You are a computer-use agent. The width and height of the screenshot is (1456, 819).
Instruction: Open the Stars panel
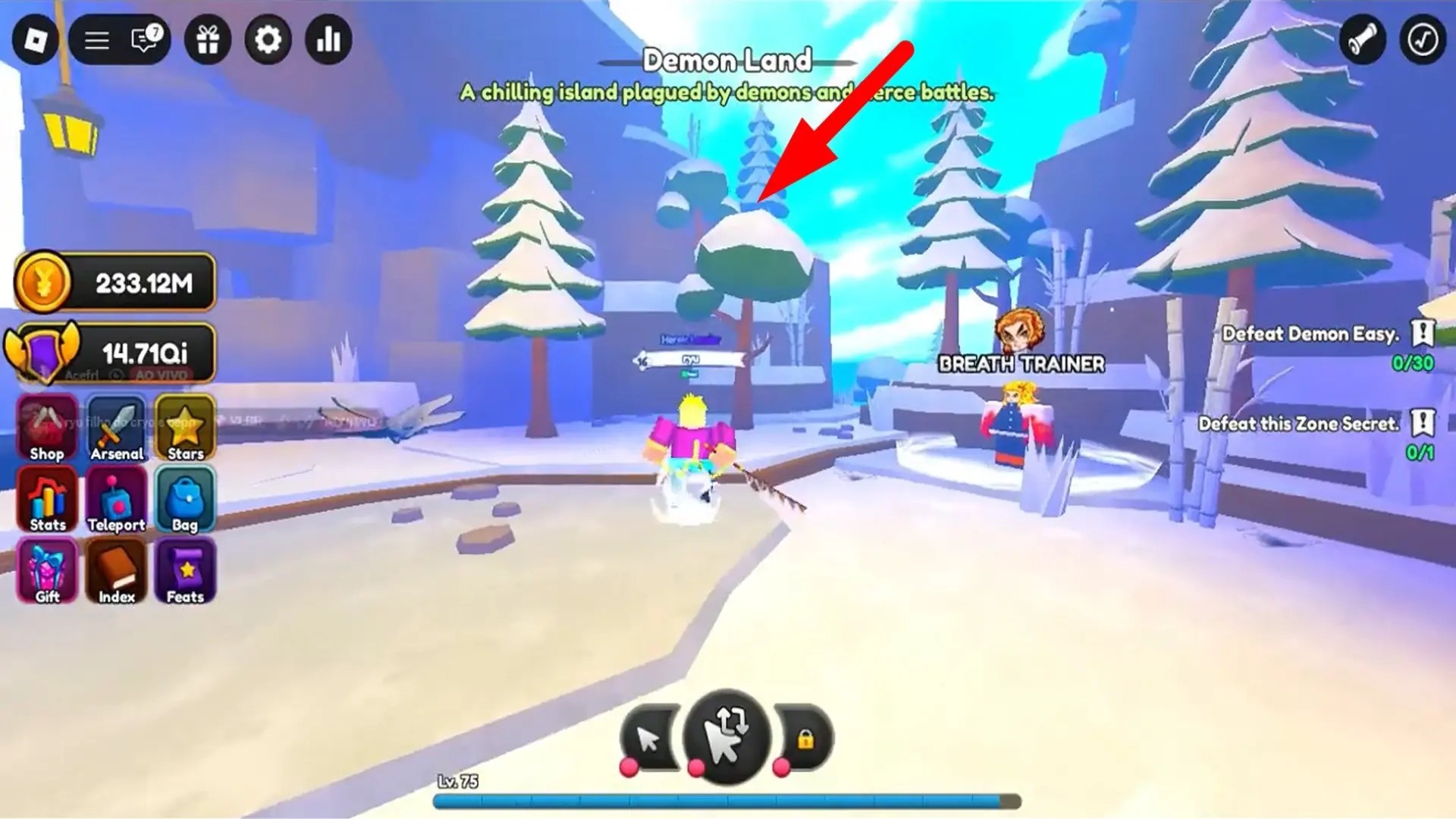click(x=184, y=427)
